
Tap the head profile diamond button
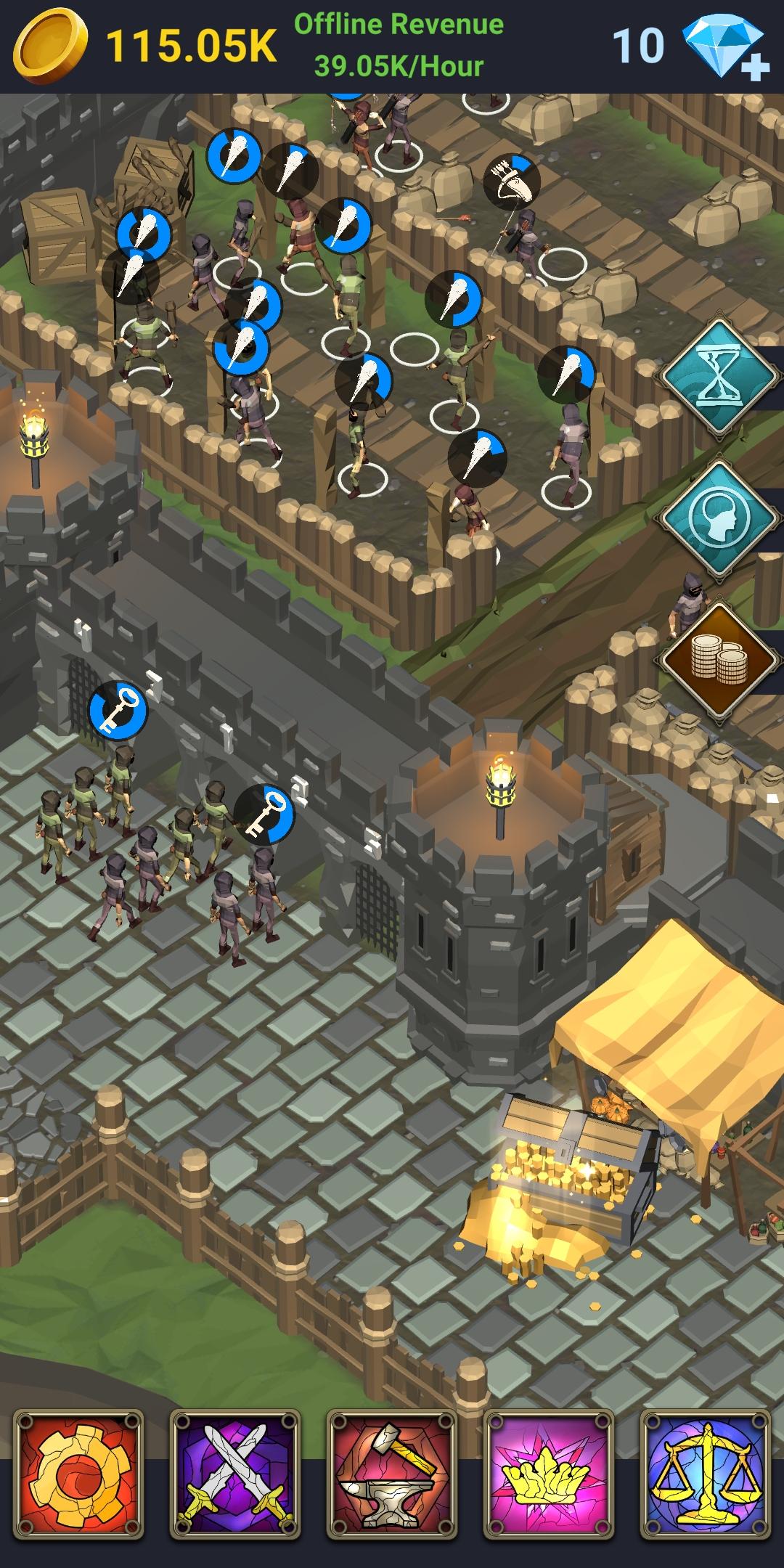(719, 520)
